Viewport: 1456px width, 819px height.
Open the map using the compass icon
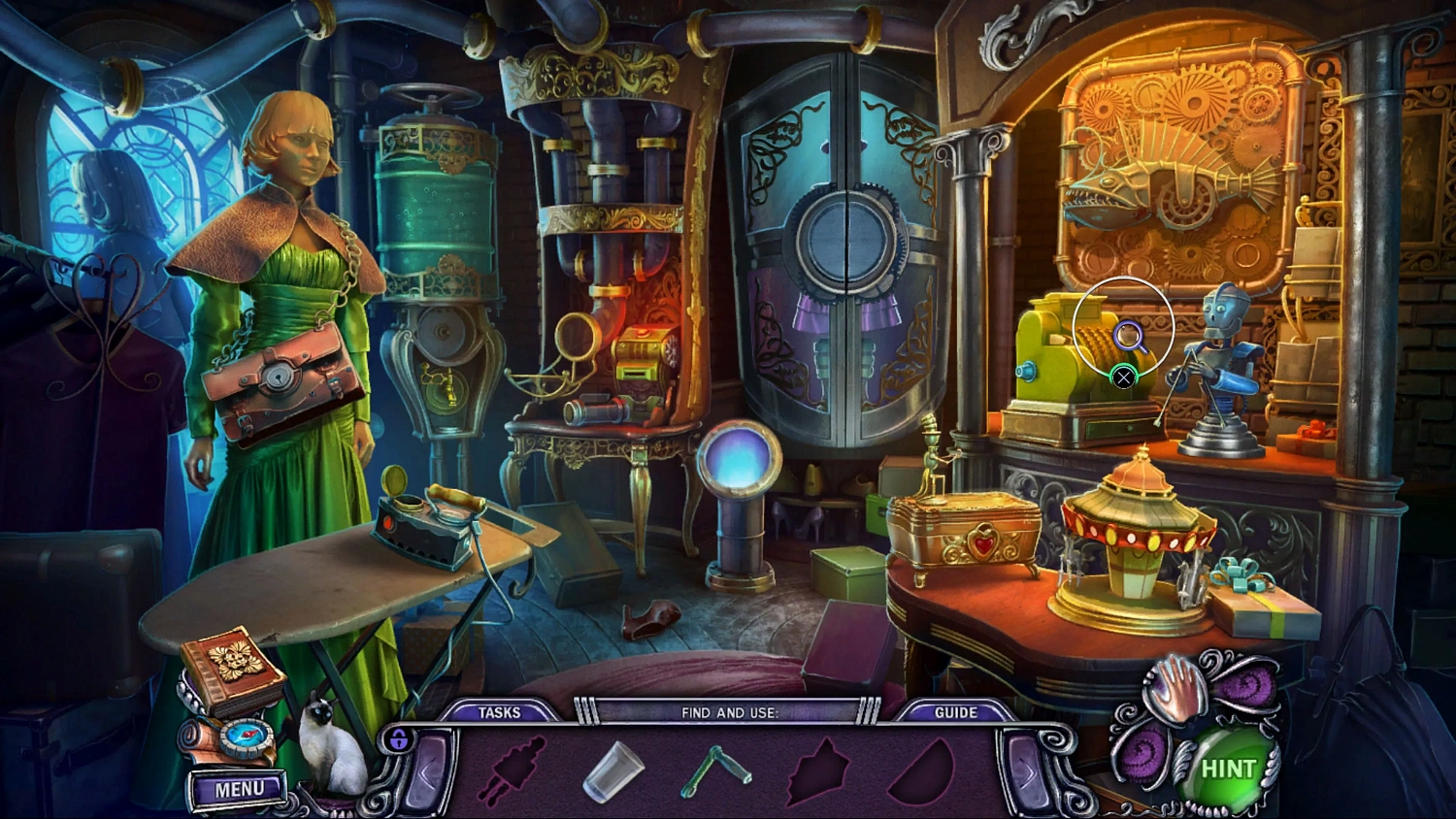246,737
